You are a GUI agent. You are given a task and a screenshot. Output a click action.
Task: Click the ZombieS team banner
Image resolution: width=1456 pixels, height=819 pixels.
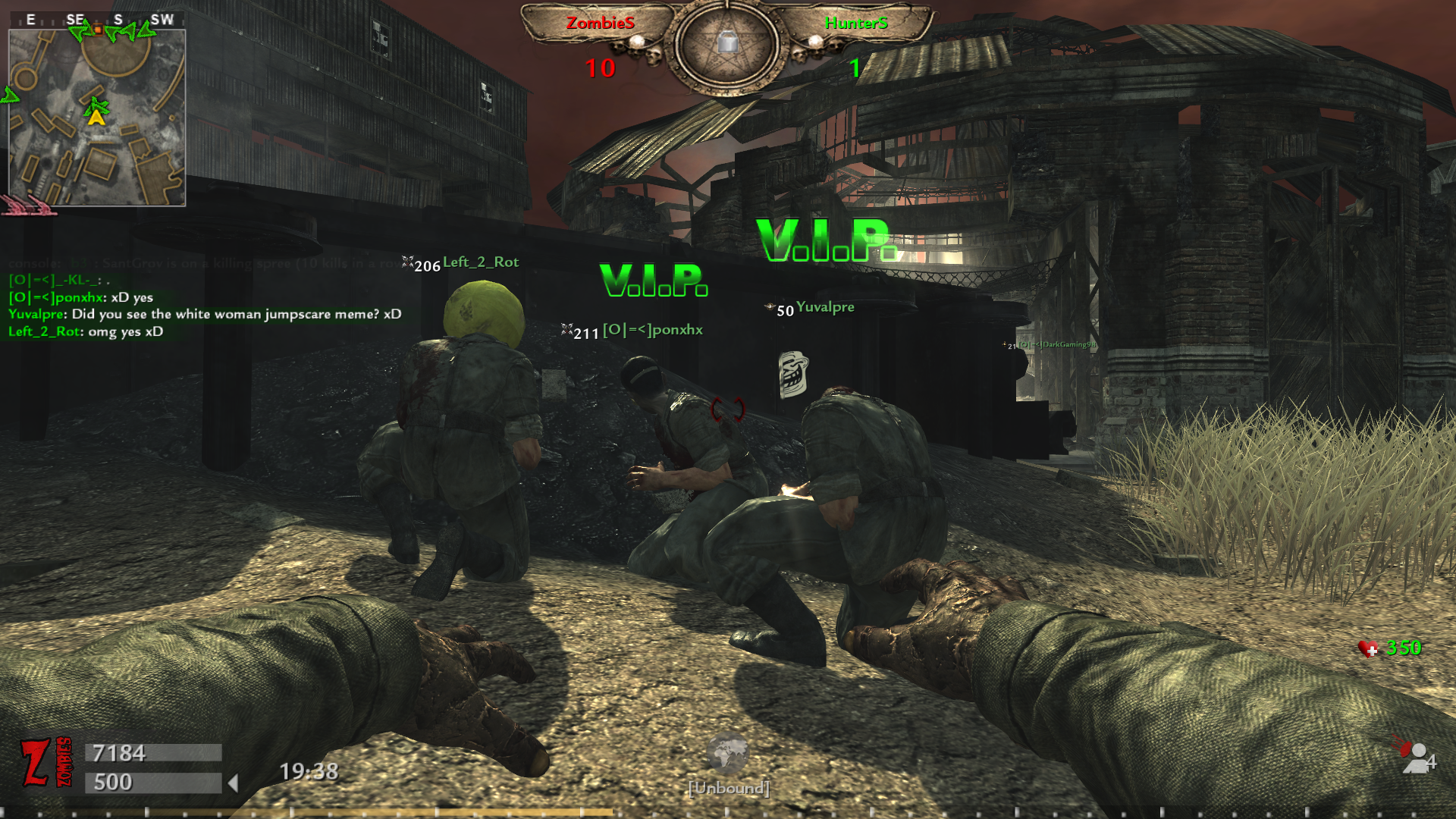[x=600, y=23]
